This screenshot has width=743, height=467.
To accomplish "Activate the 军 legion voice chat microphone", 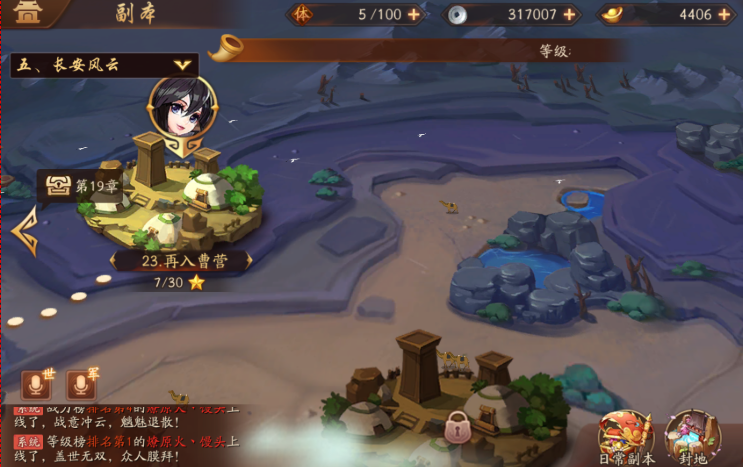I will click(81, 384).
